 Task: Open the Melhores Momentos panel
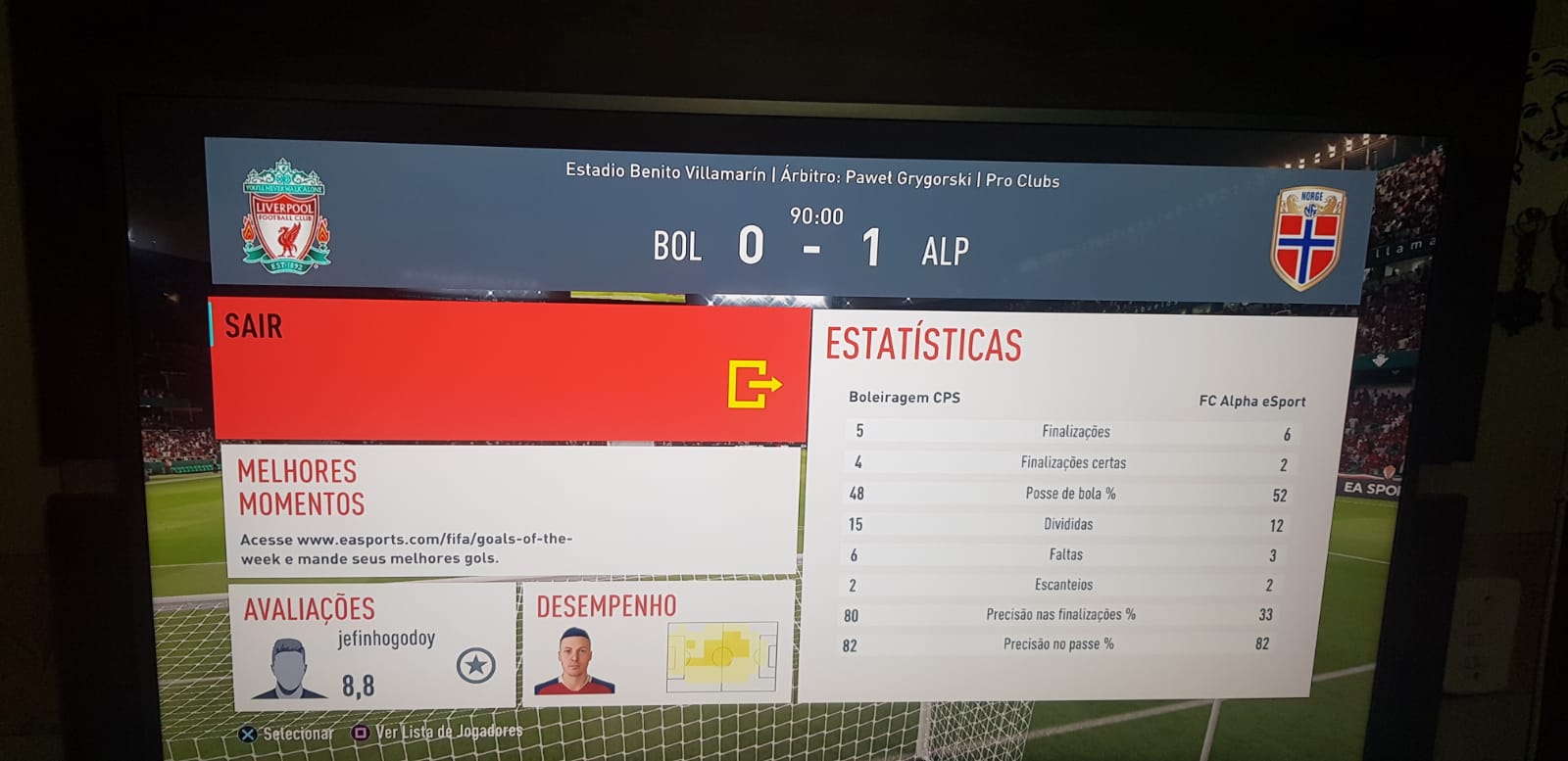pos(508,510)
